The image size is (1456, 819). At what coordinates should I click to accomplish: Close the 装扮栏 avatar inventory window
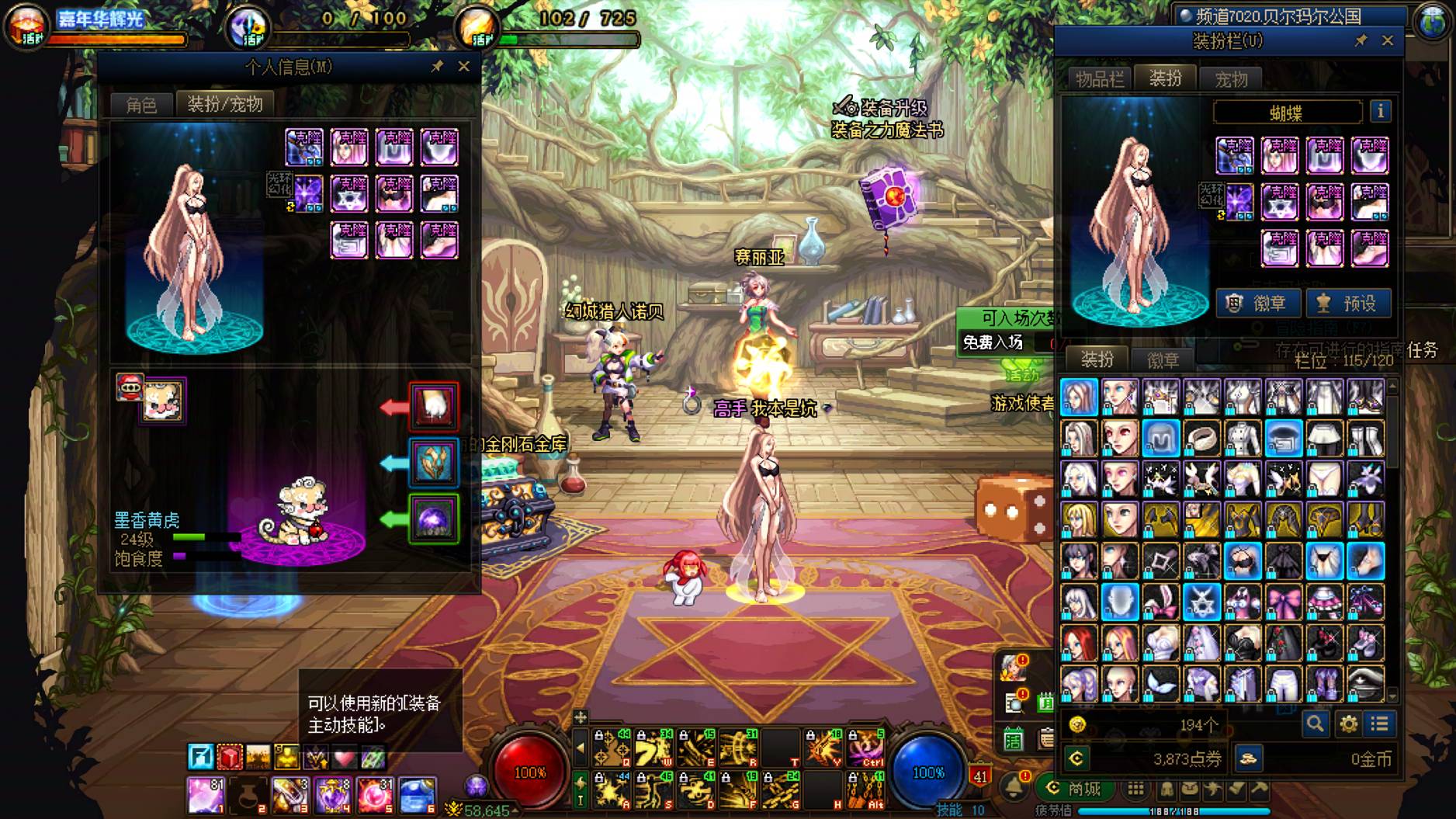[x=1388, y=40]
